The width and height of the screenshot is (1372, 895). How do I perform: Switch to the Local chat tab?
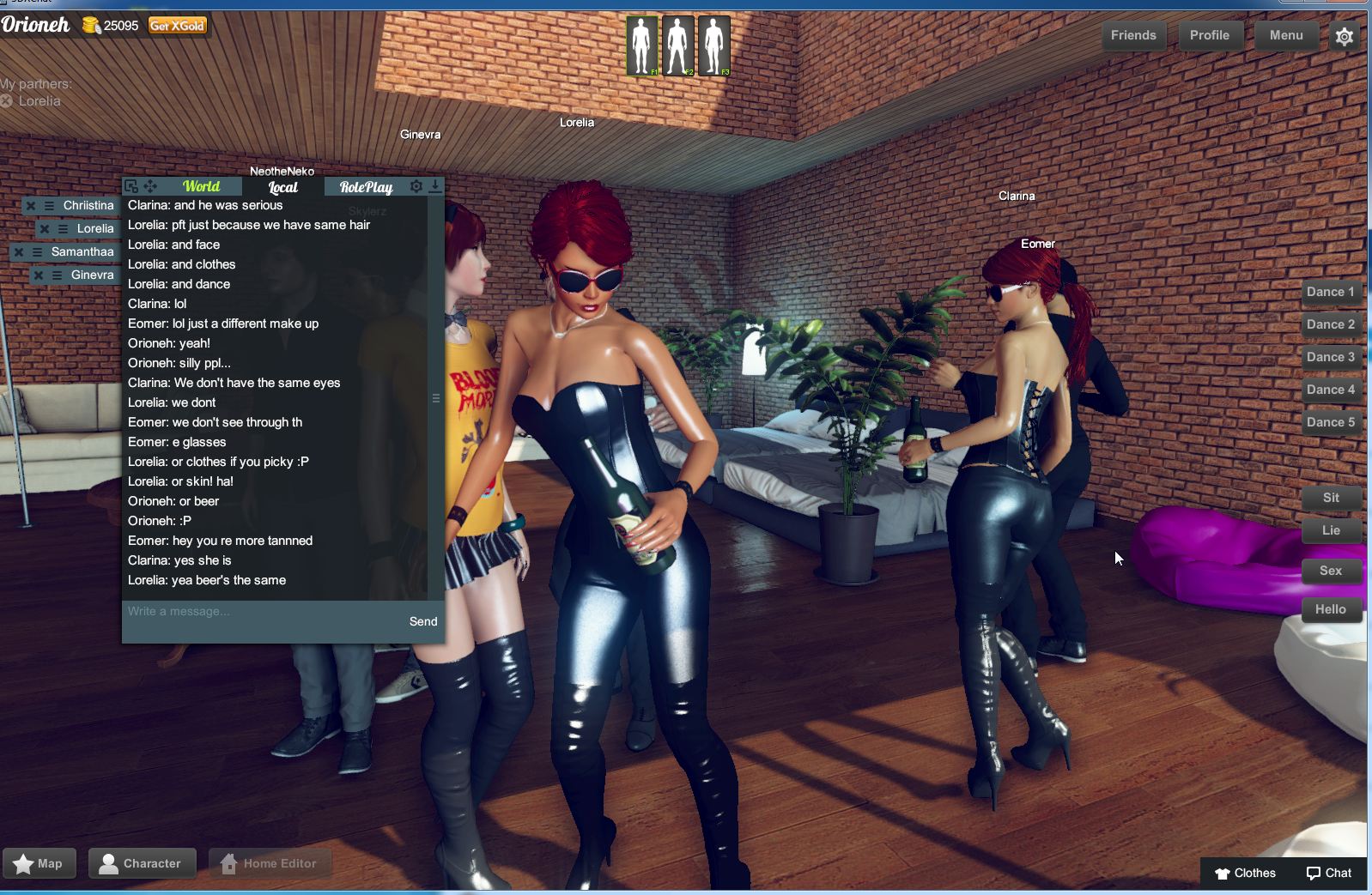pos(281,187)
